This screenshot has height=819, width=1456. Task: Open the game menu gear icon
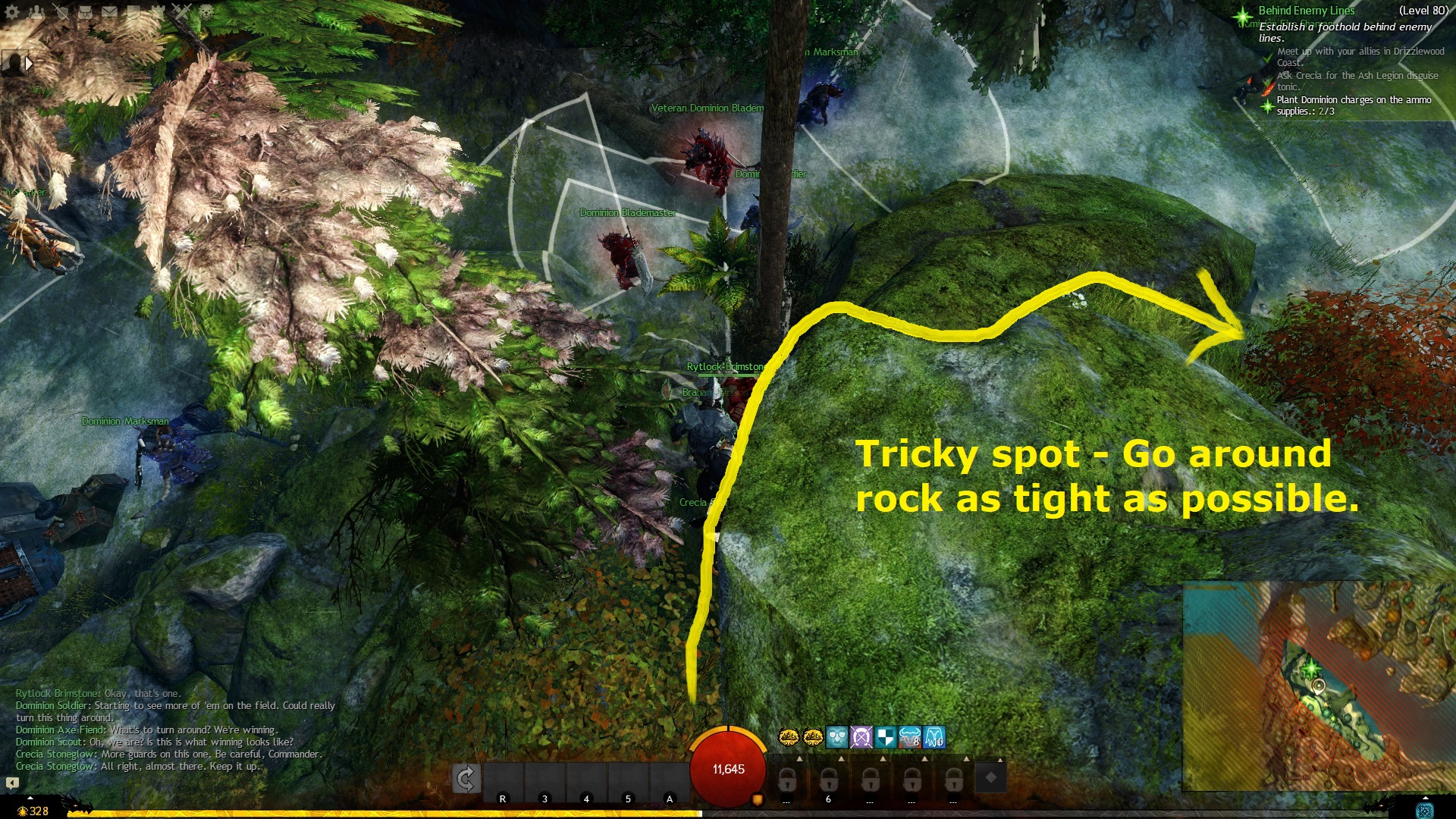tap(12, 11)
